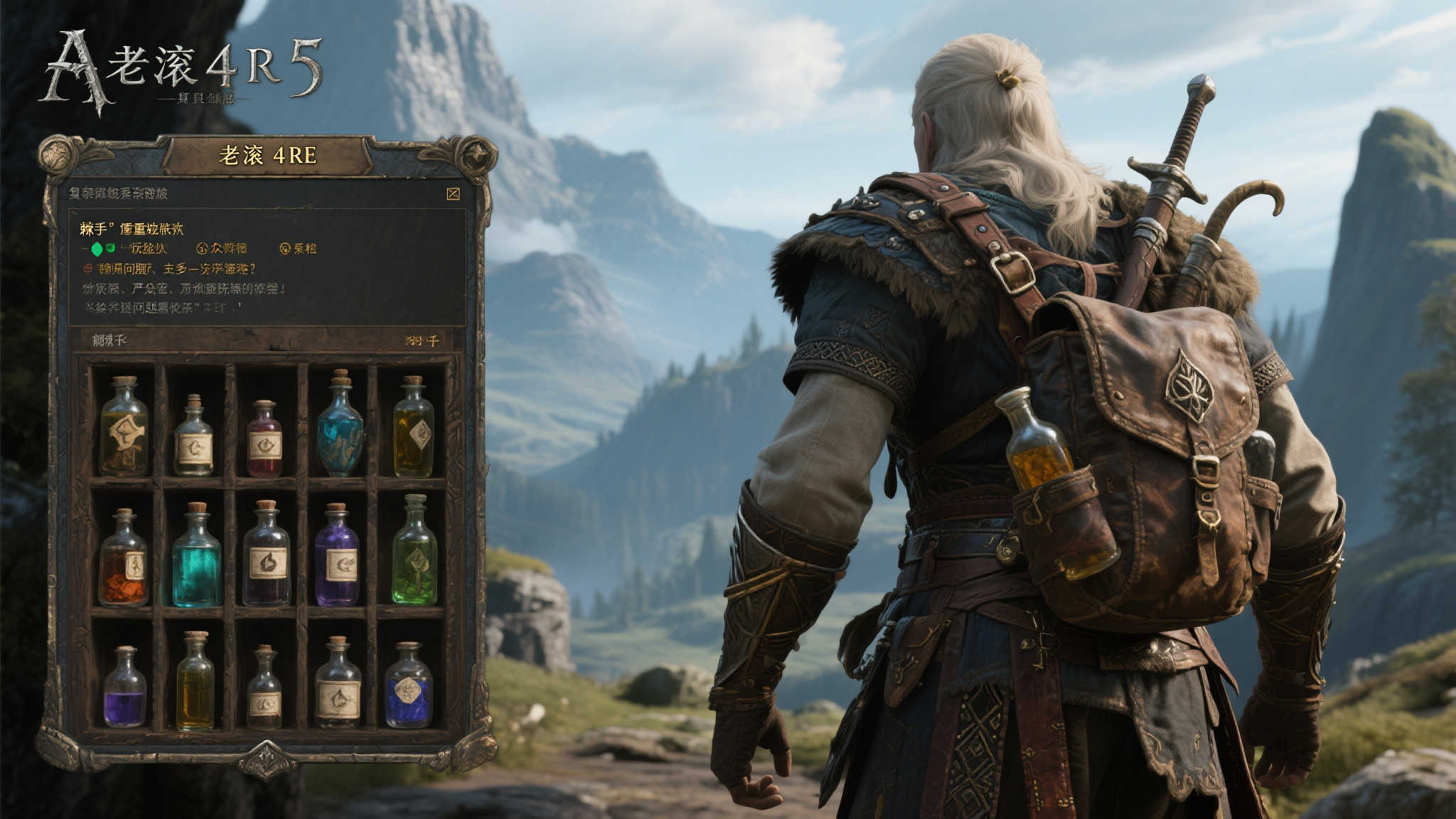
Task: Select the deep blue potion with diamond label
Action: pos(408,687)
